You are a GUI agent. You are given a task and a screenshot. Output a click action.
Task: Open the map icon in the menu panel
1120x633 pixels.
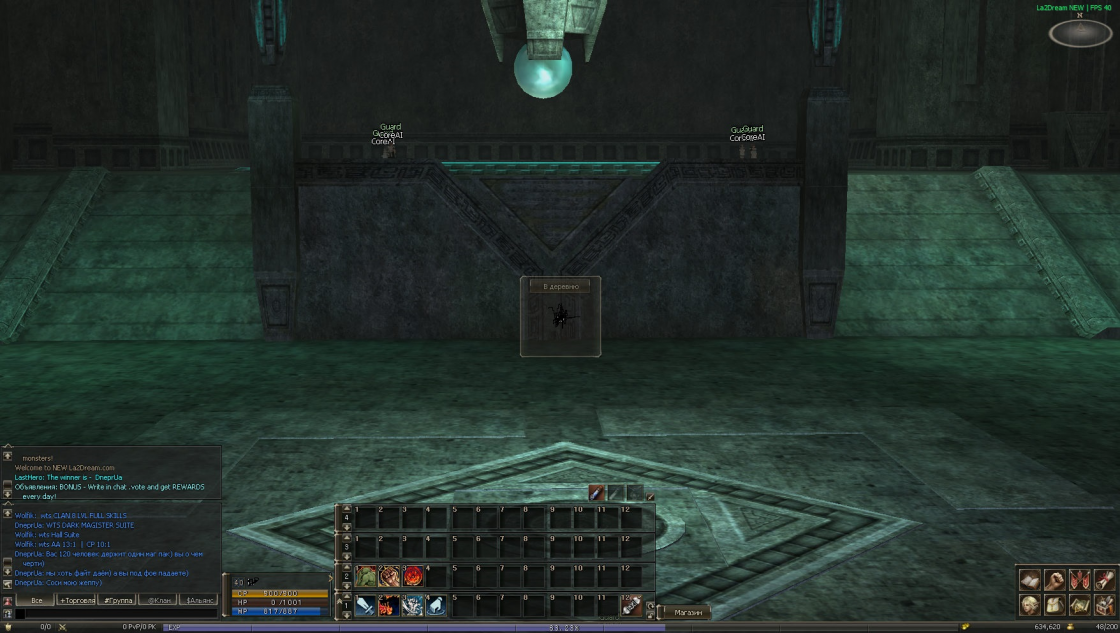[1079, 604]
